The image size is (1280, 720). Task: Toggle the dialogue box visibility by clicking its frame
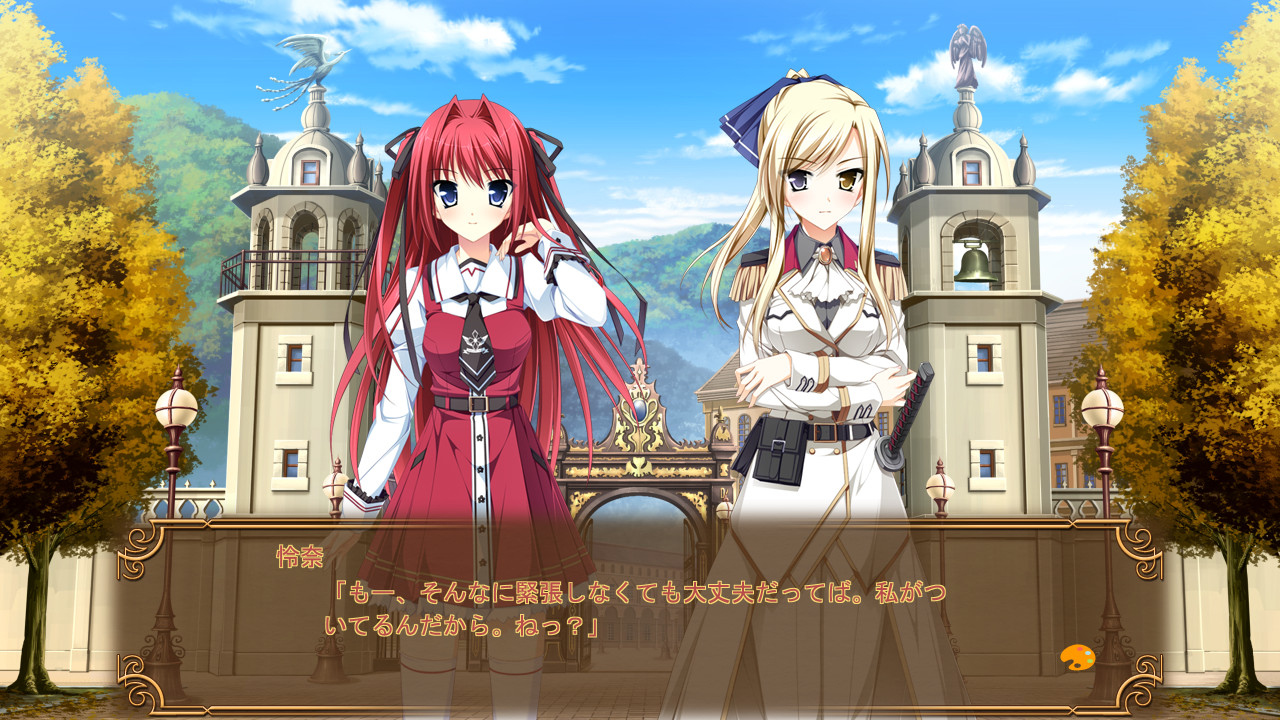(640, 527)
